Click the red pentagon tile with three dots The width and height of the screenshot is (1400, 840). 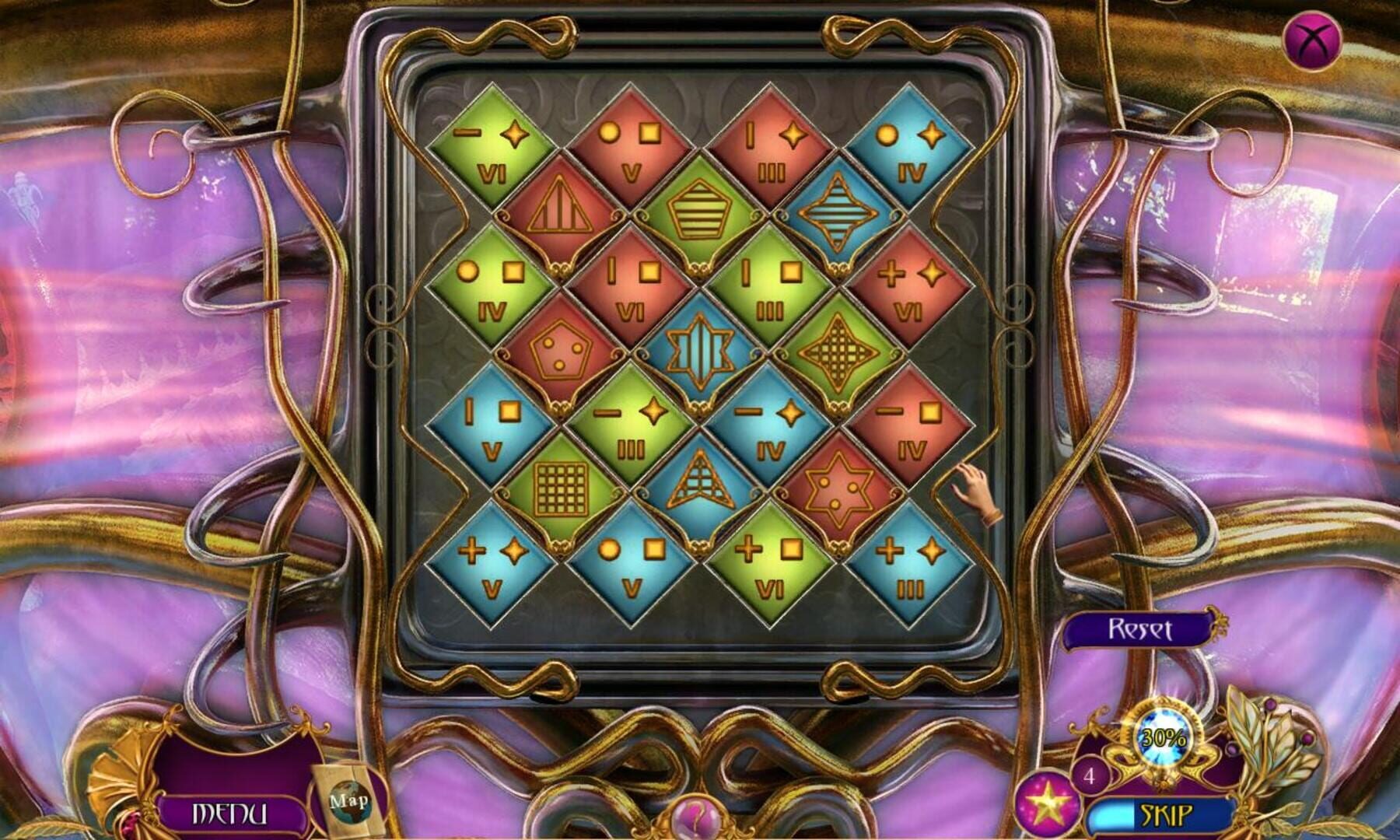[x=562, y=354]
